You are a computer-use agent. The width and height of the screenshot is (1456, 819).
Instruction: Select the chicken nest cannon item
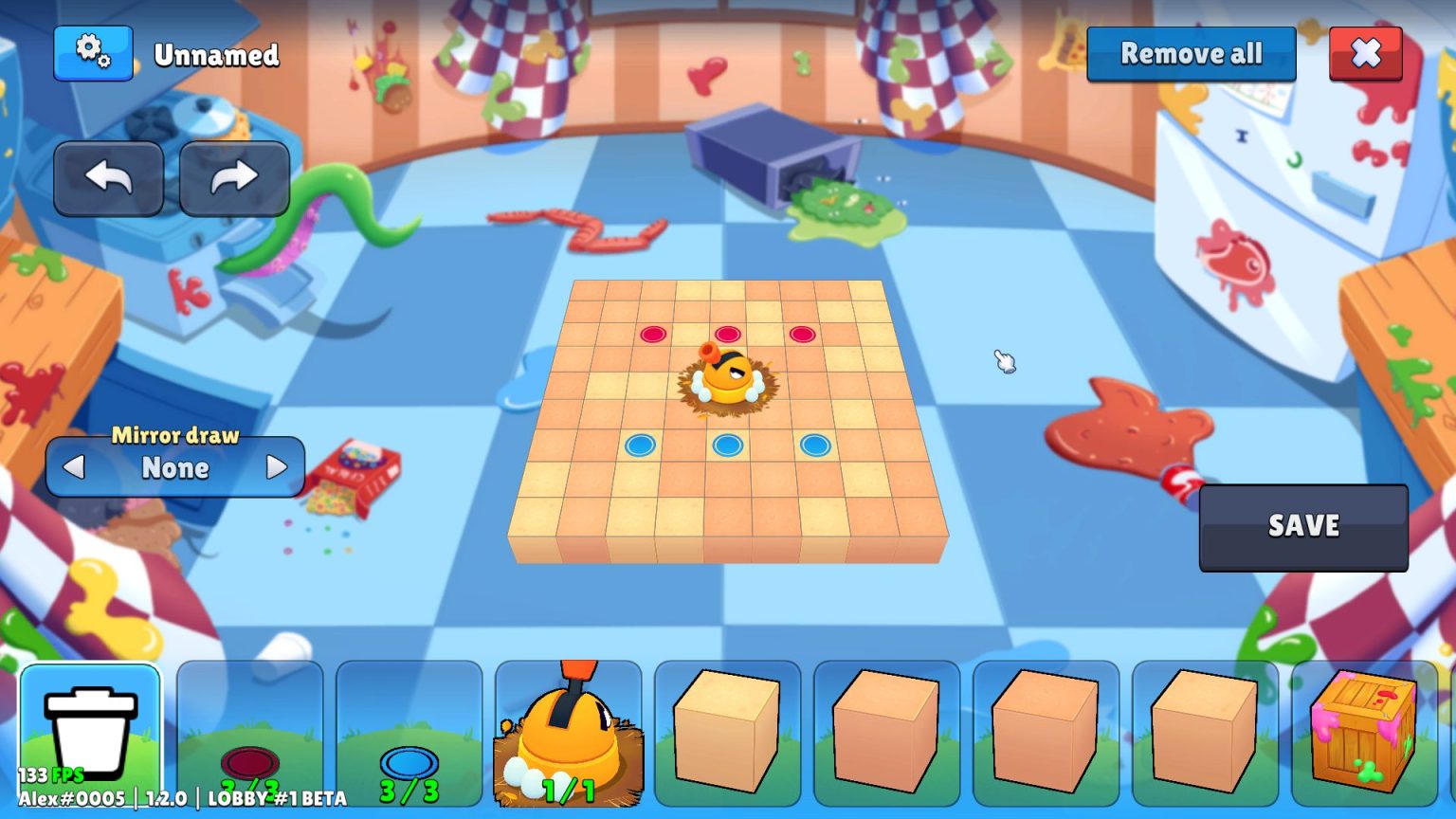(x=569, y=735)
